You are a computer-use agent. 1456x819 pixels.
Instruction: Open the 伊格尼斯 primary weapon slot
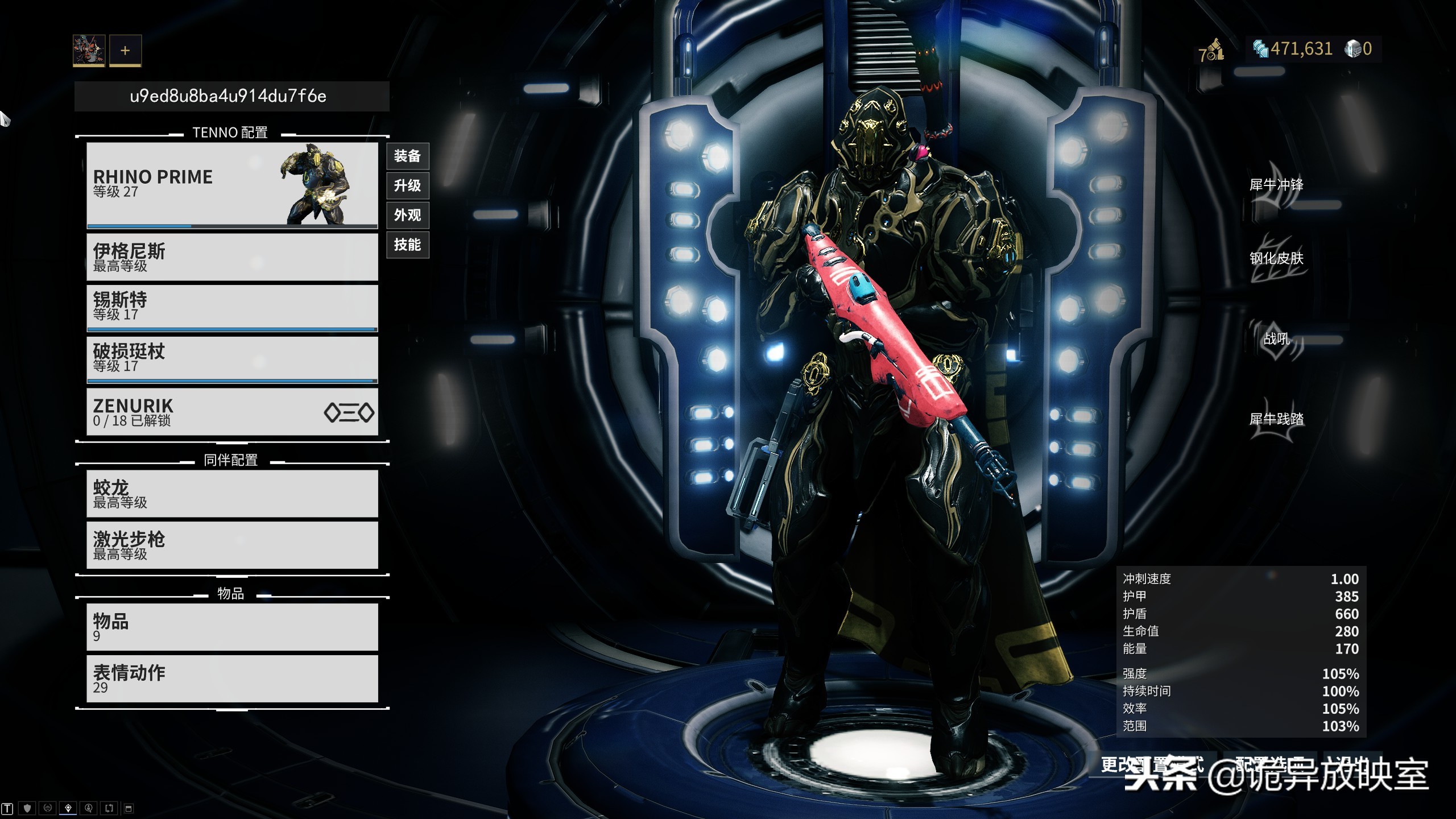point(232,258)
